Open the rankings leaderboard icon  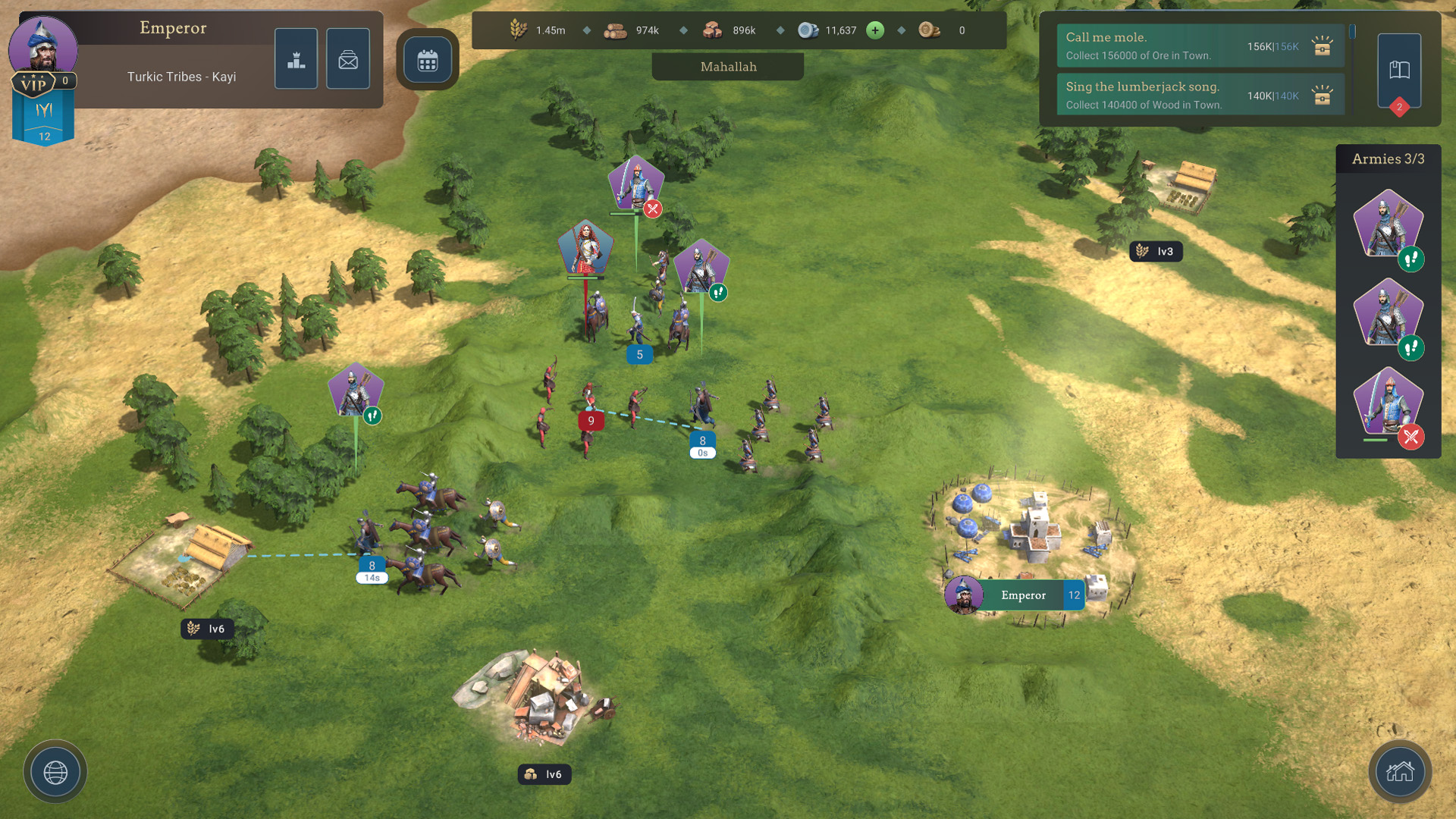pyautogui.click(x=296, y=58)
